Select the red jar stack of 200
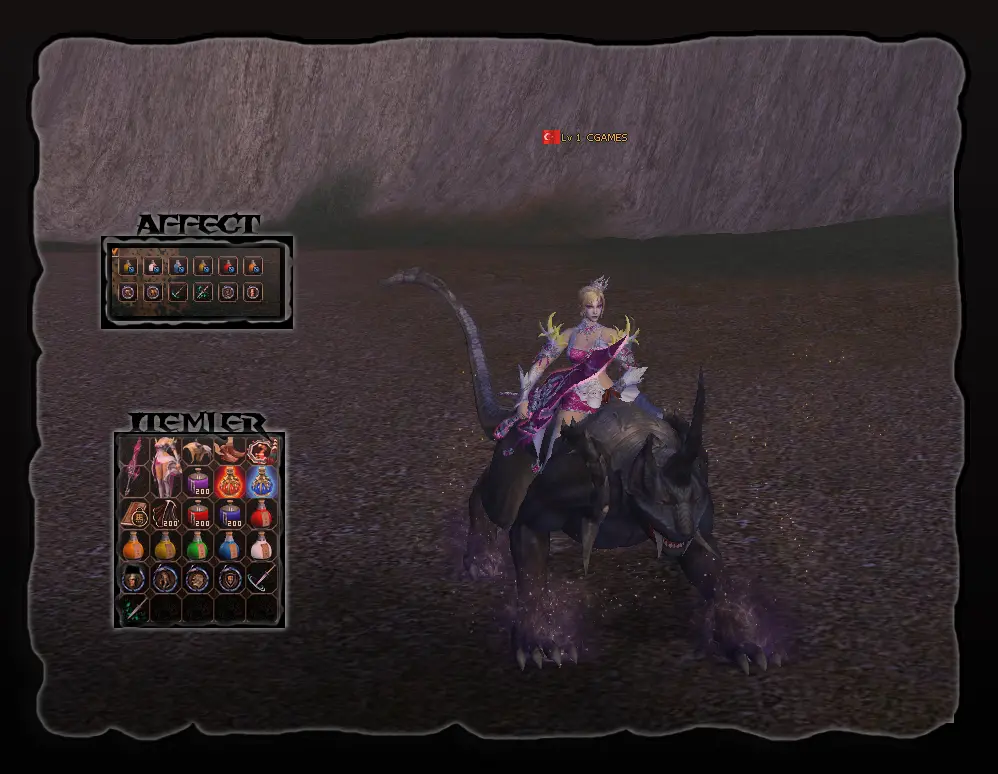The height and width of the screenshot is (774, 998). point(199,515)
